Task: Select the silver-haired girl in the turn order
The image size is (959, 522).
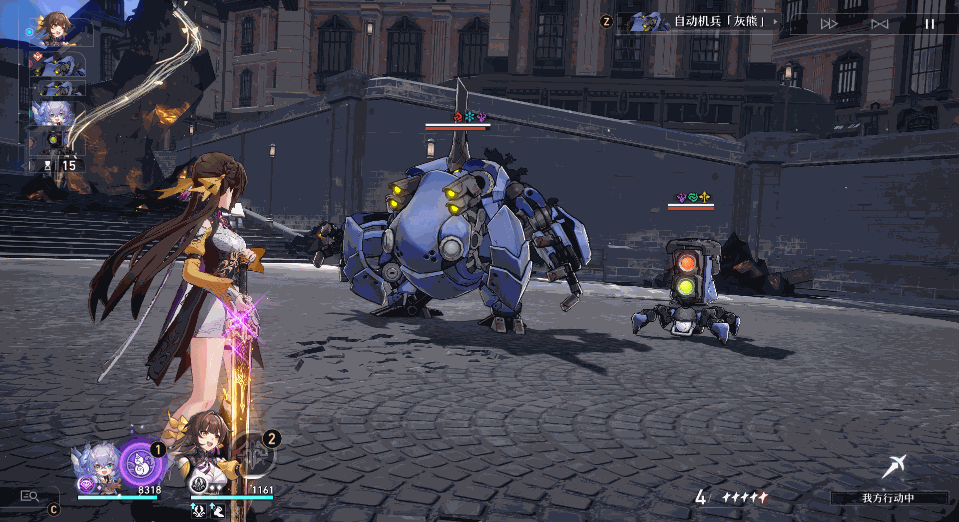Action: (53, 113)
